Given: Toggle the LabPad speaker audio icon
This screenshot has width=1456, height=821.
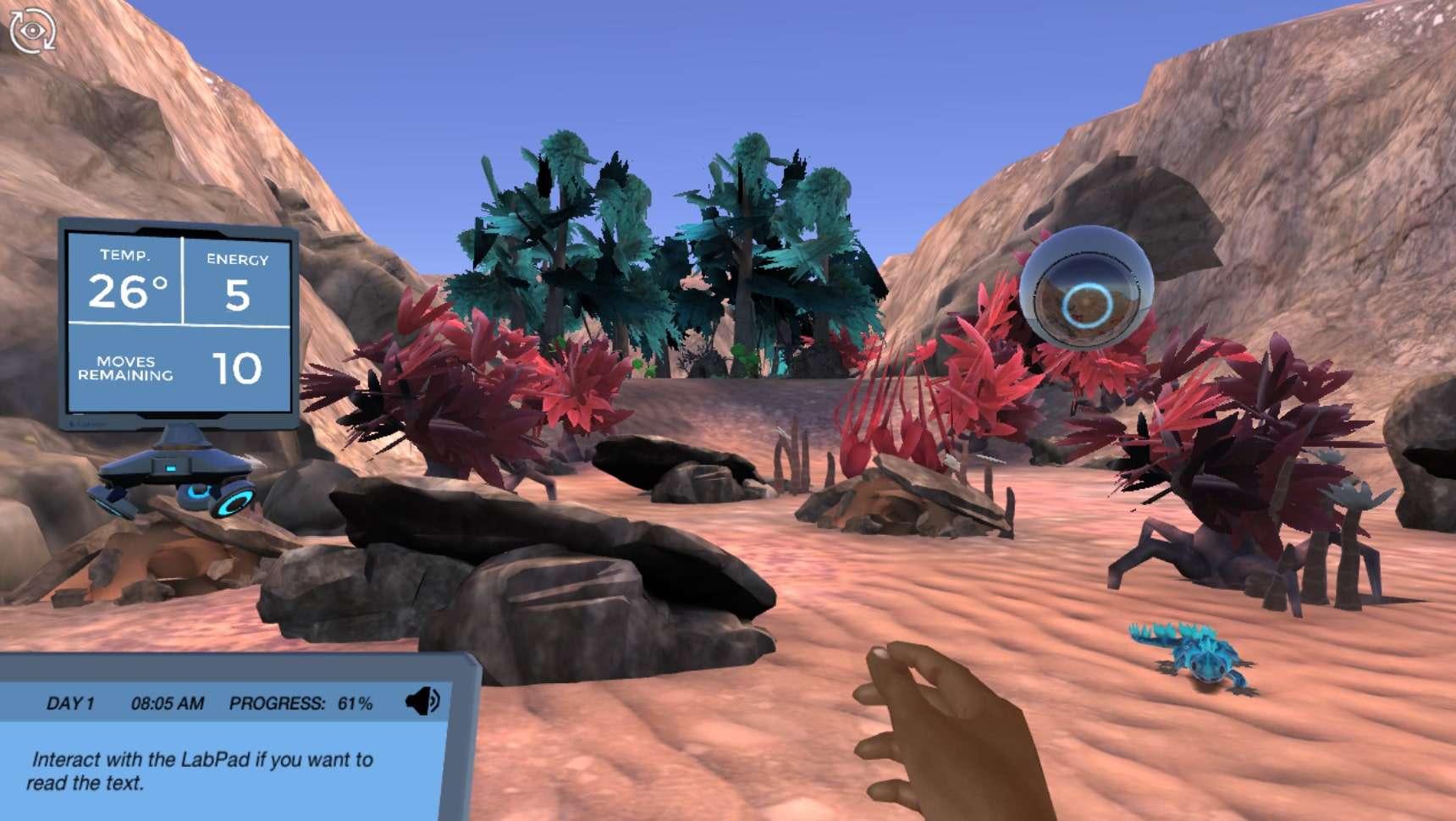Looking at the screenshot, I should (422, 702).
